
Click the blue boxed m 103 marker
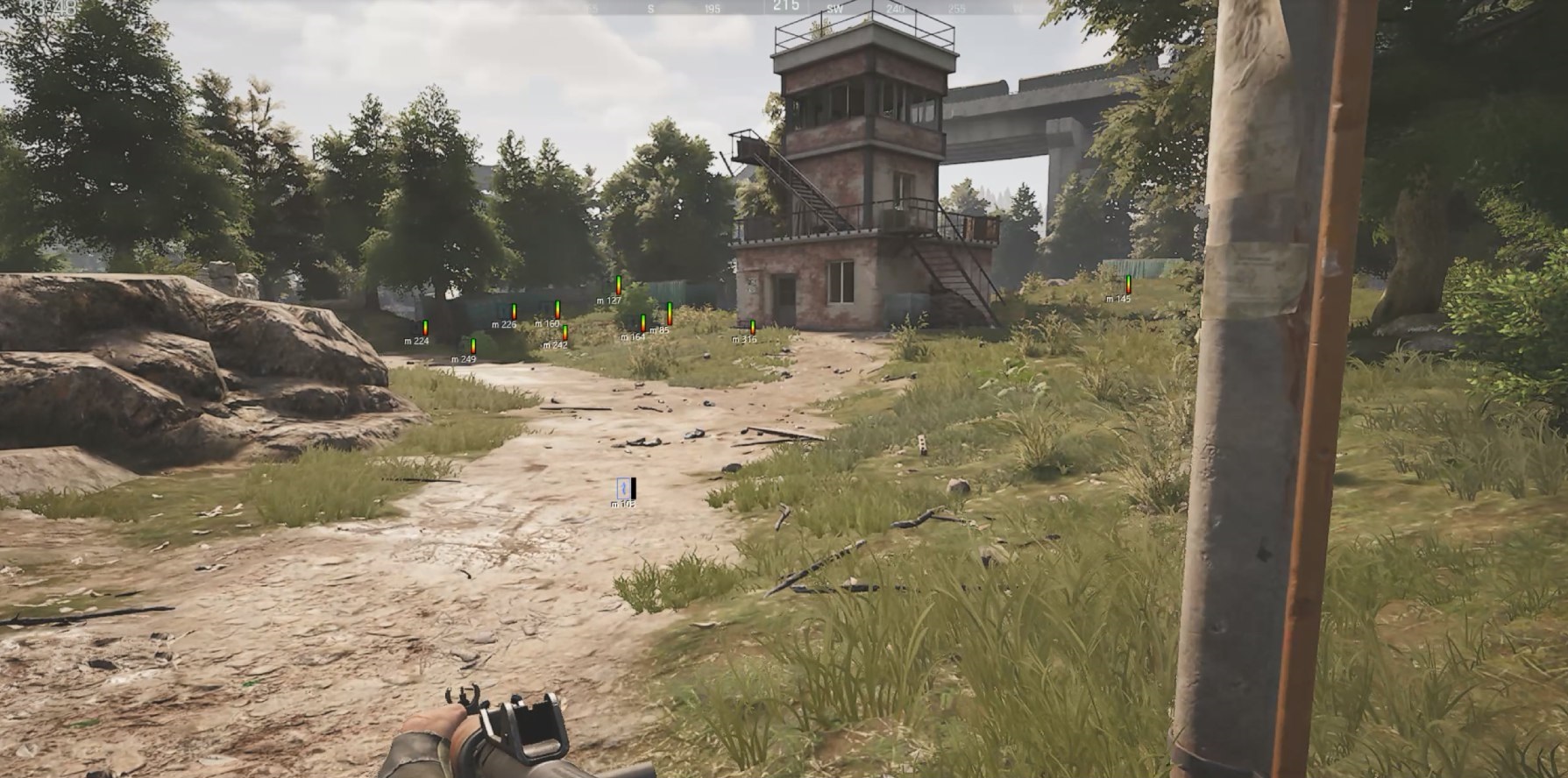tap(626, 489)
